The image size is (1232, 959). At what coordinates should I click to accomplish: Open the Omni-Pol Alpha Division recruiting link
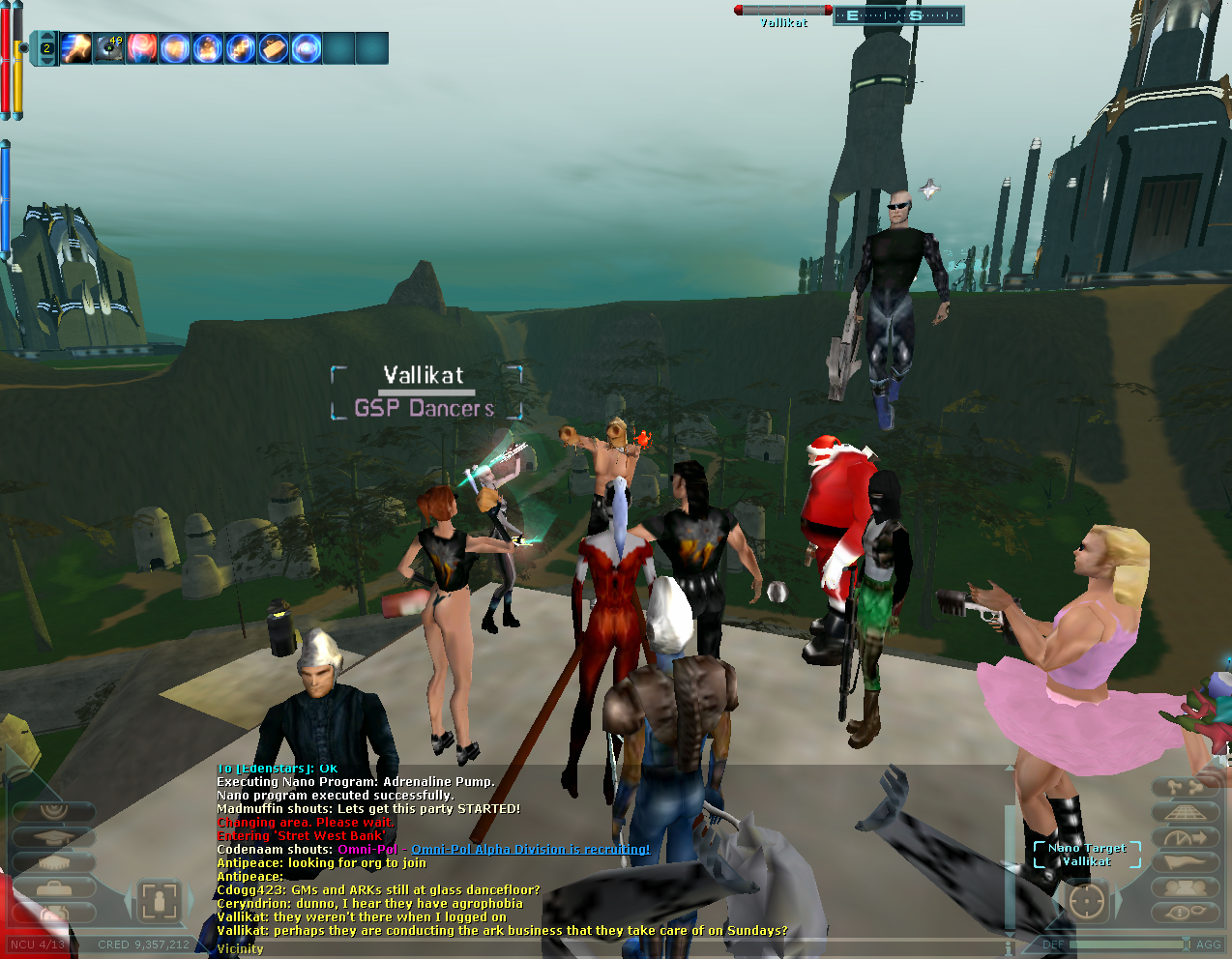530,850
